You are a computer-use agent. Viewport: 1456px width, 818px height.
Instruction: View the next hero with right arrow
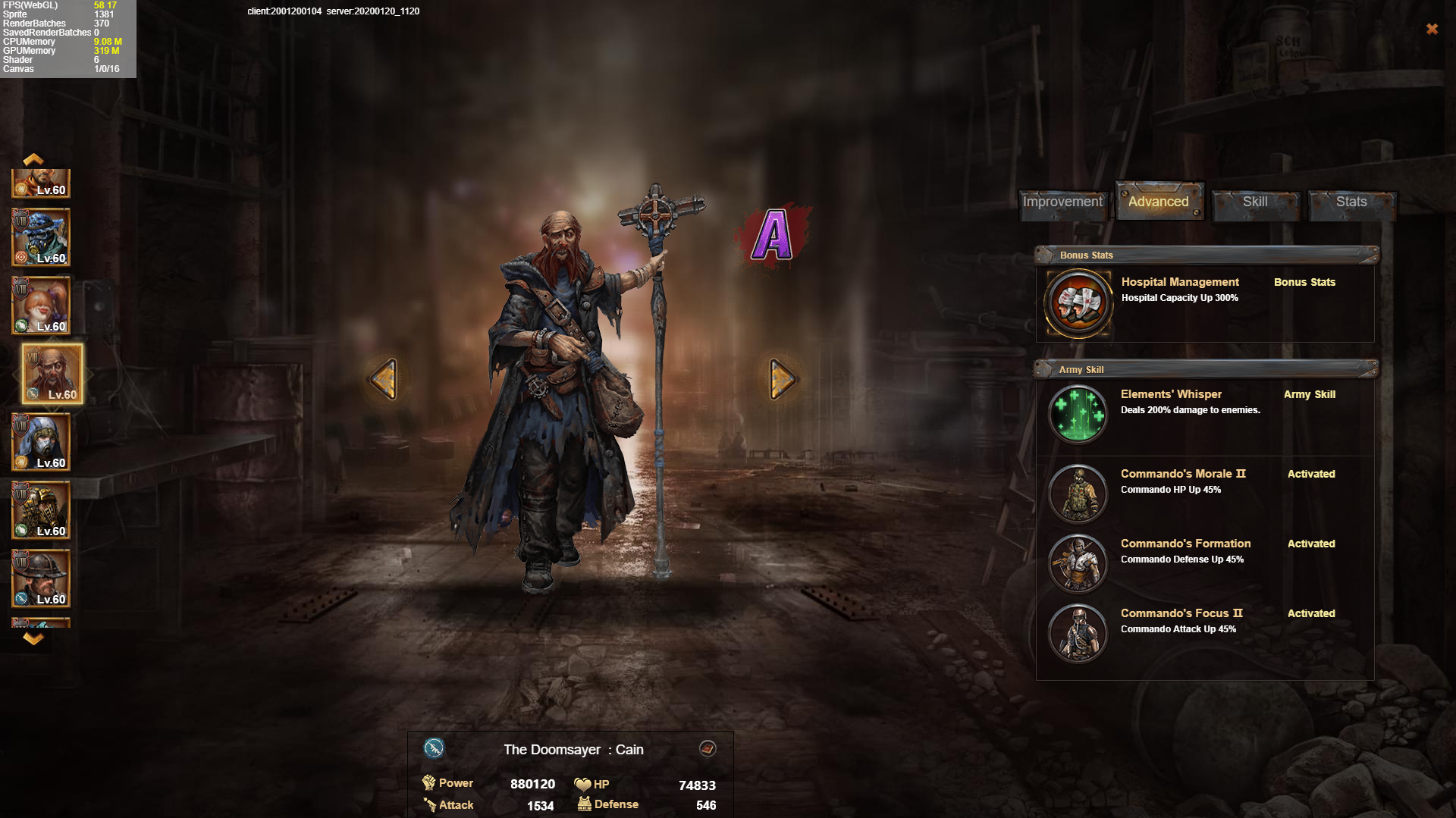(x=782, y=378)
